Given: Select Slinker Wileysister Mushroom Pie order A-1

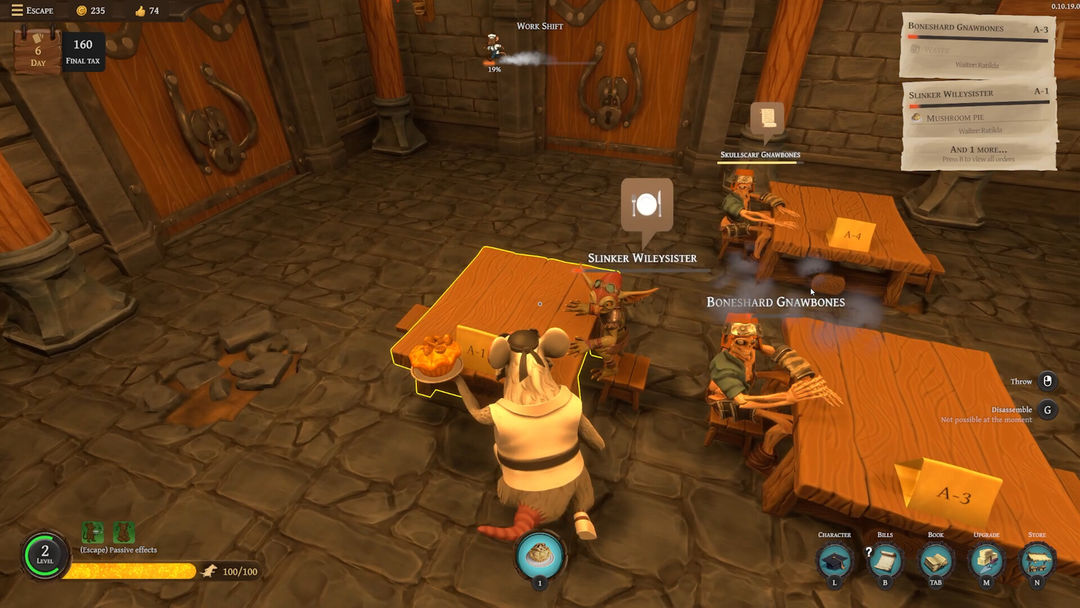Looking at the screenshot, I should (977, 108).
